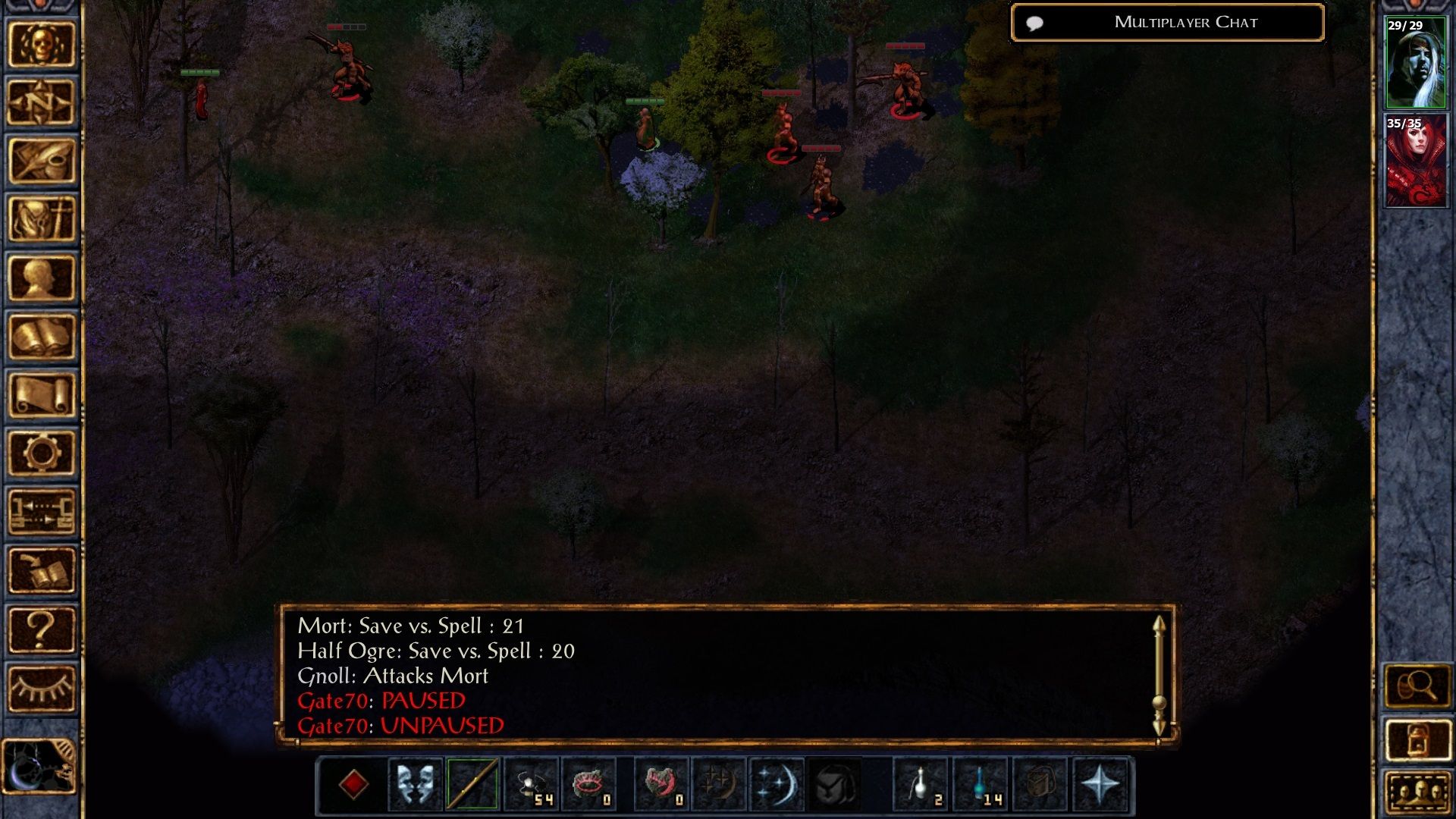
Task: Use the white potion flask with 2 charges
Action: (x=921, y=784)
